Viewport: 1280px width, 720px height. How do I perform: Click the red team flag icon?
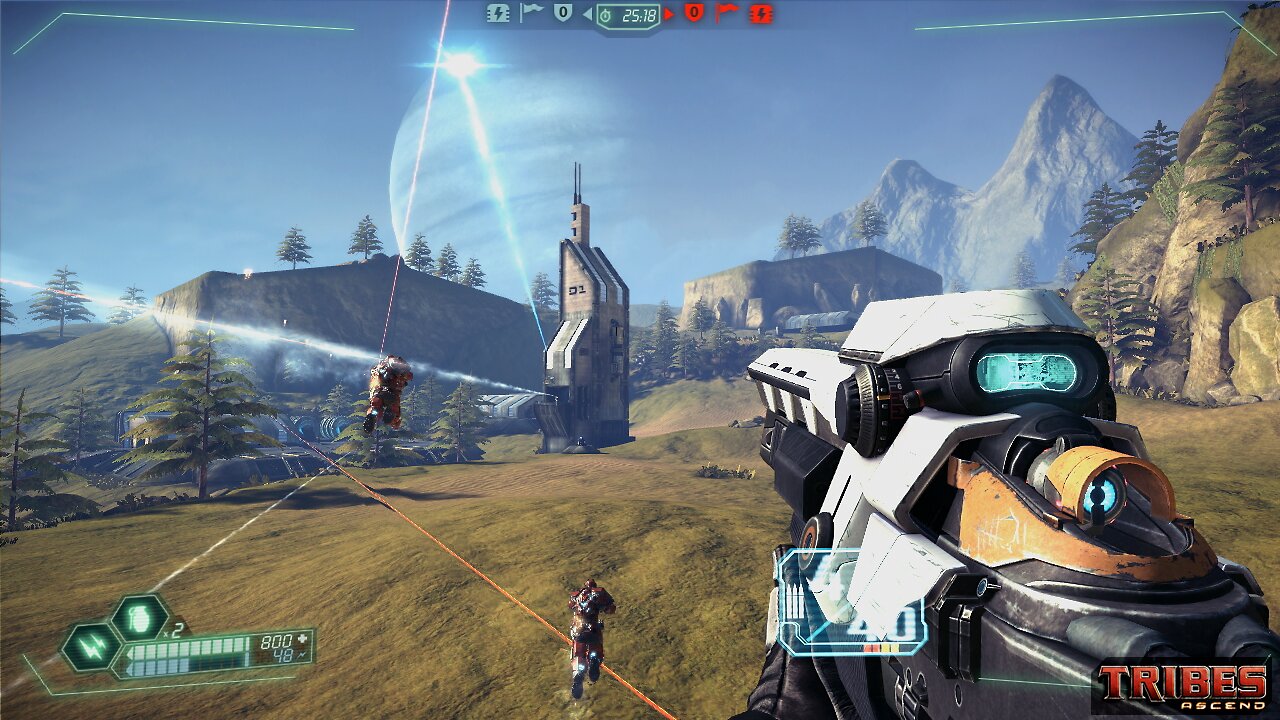[x=727, y=13]
